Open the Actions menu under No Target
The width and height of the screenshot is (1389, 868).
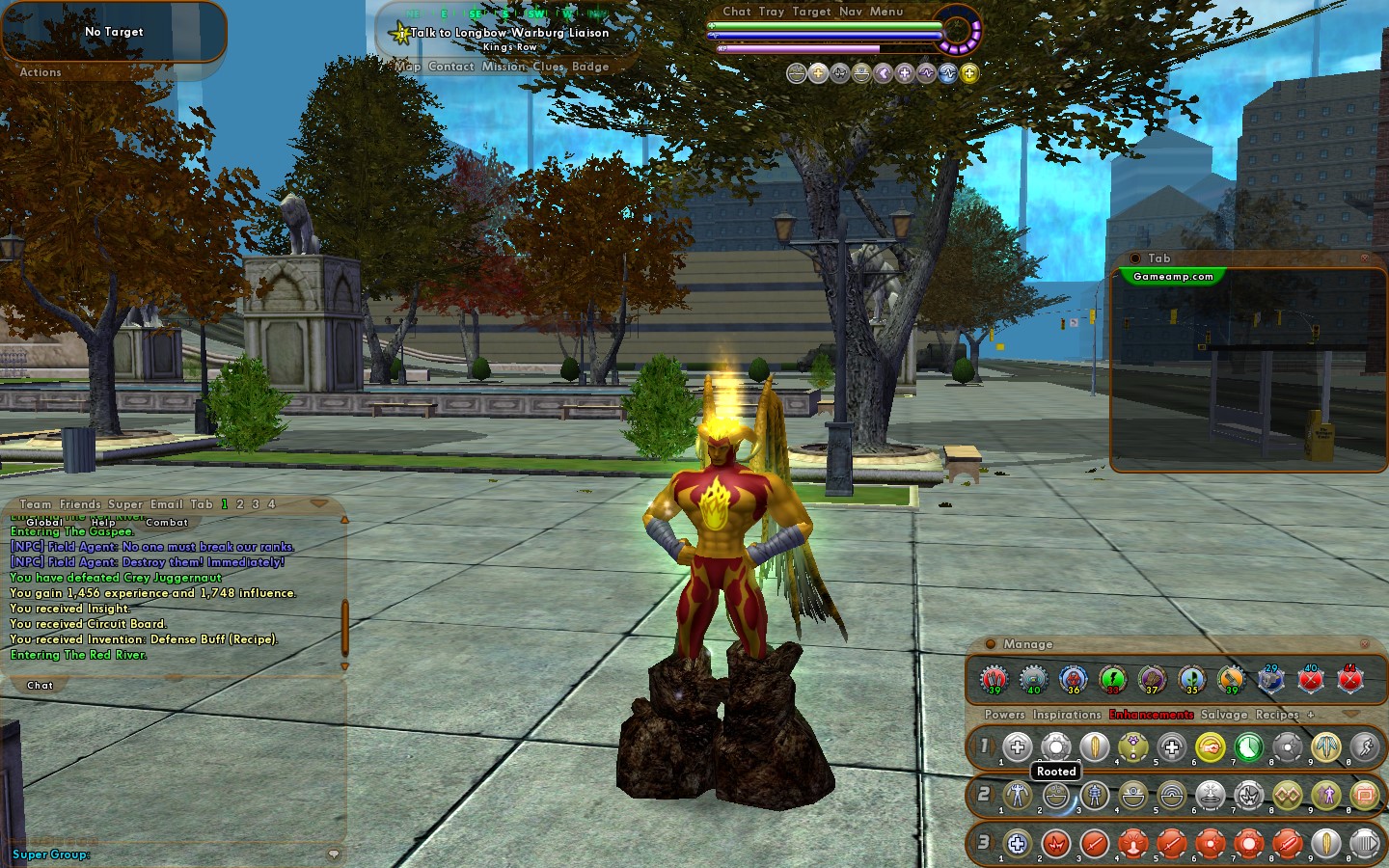(x=41, y=72)
